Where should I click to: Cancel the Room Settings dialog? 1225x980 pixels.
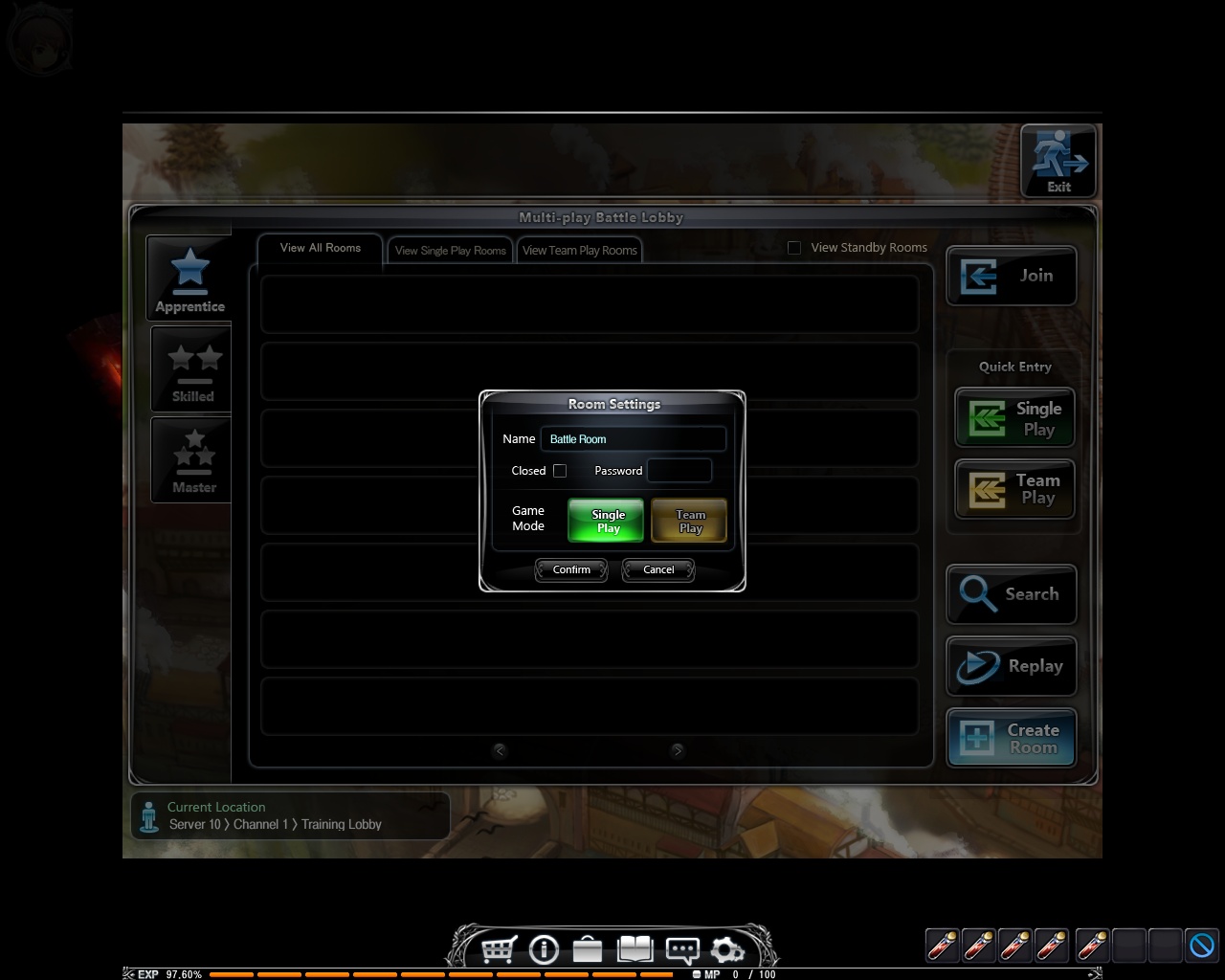[x=658, y=569]
